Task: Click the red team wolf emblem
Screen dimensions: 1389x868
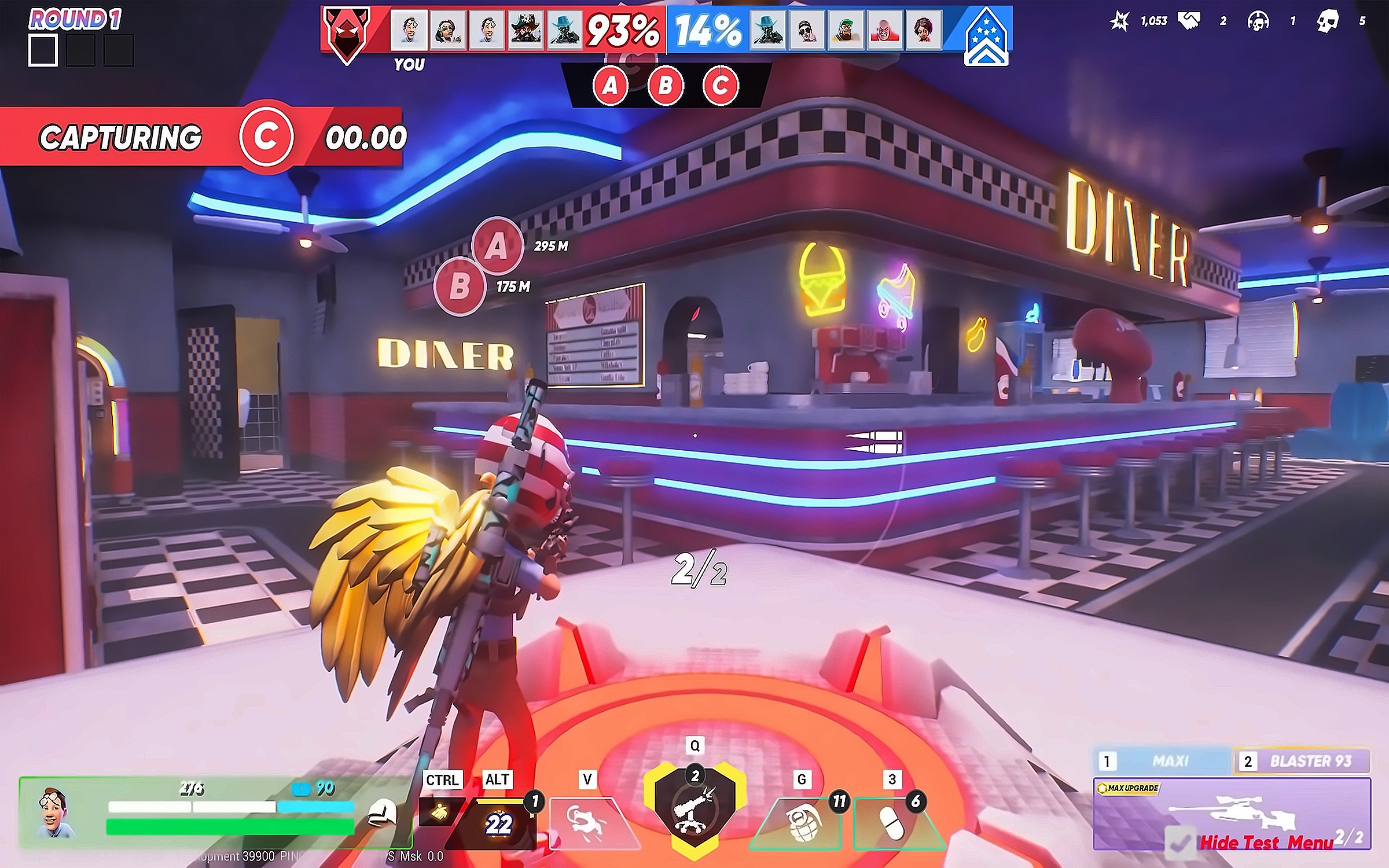Action: tap(347, 34)
